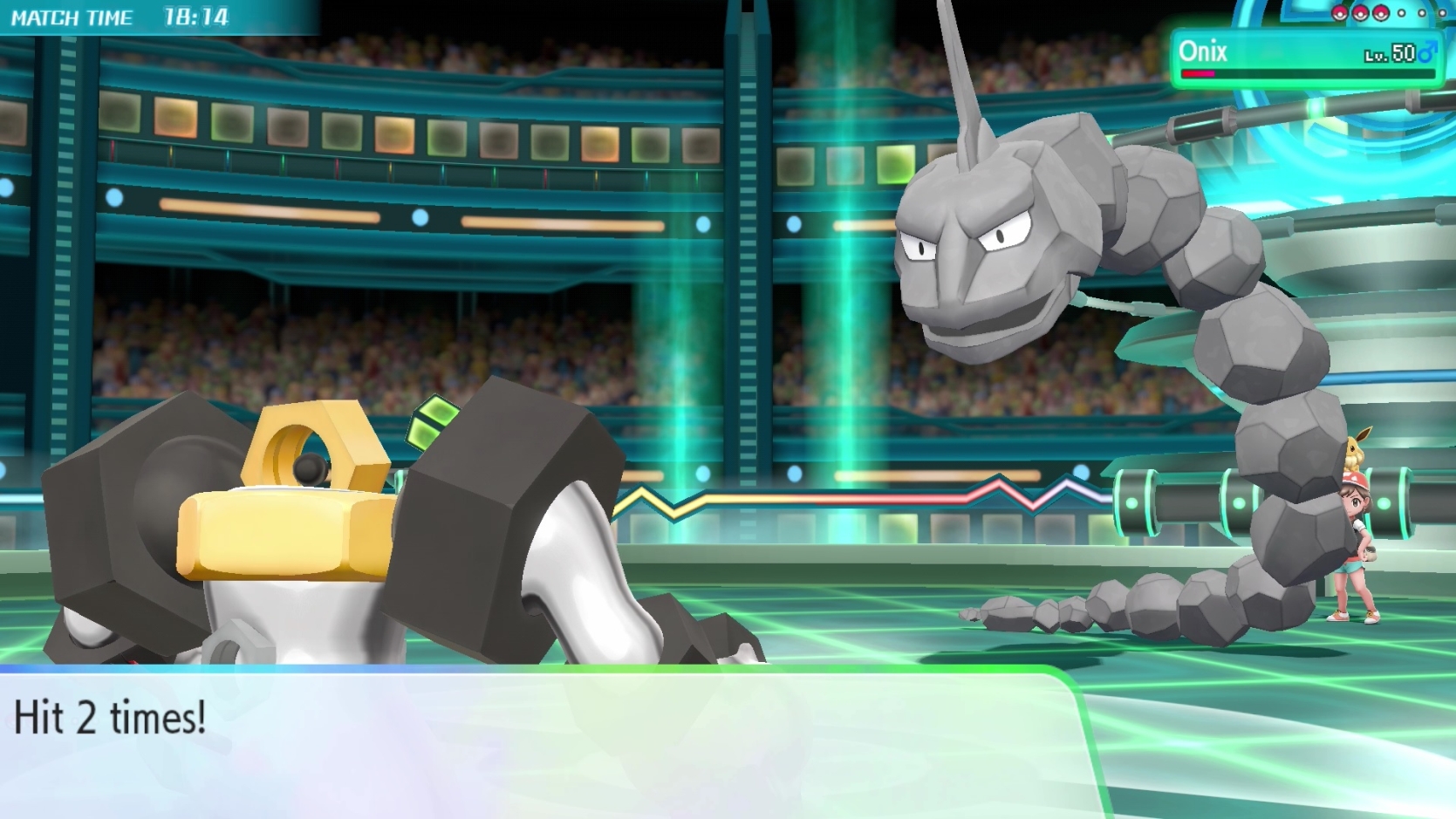
Task: Select the first filled Poké Ball icon
Action: click(1339, 13)
